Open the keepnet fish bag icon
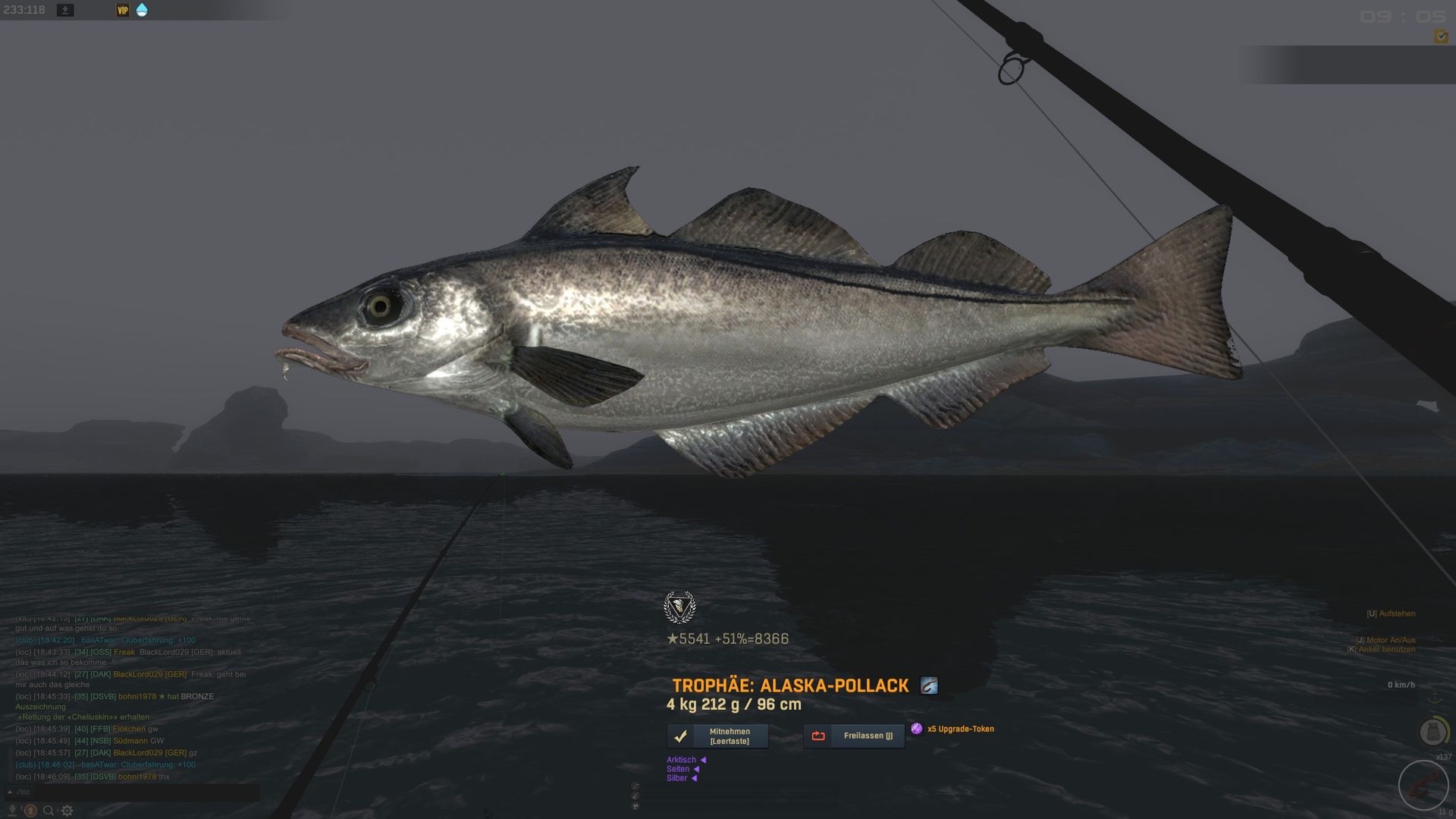Viewport: 1456px width, 819px height. (x=1432, y=732)
